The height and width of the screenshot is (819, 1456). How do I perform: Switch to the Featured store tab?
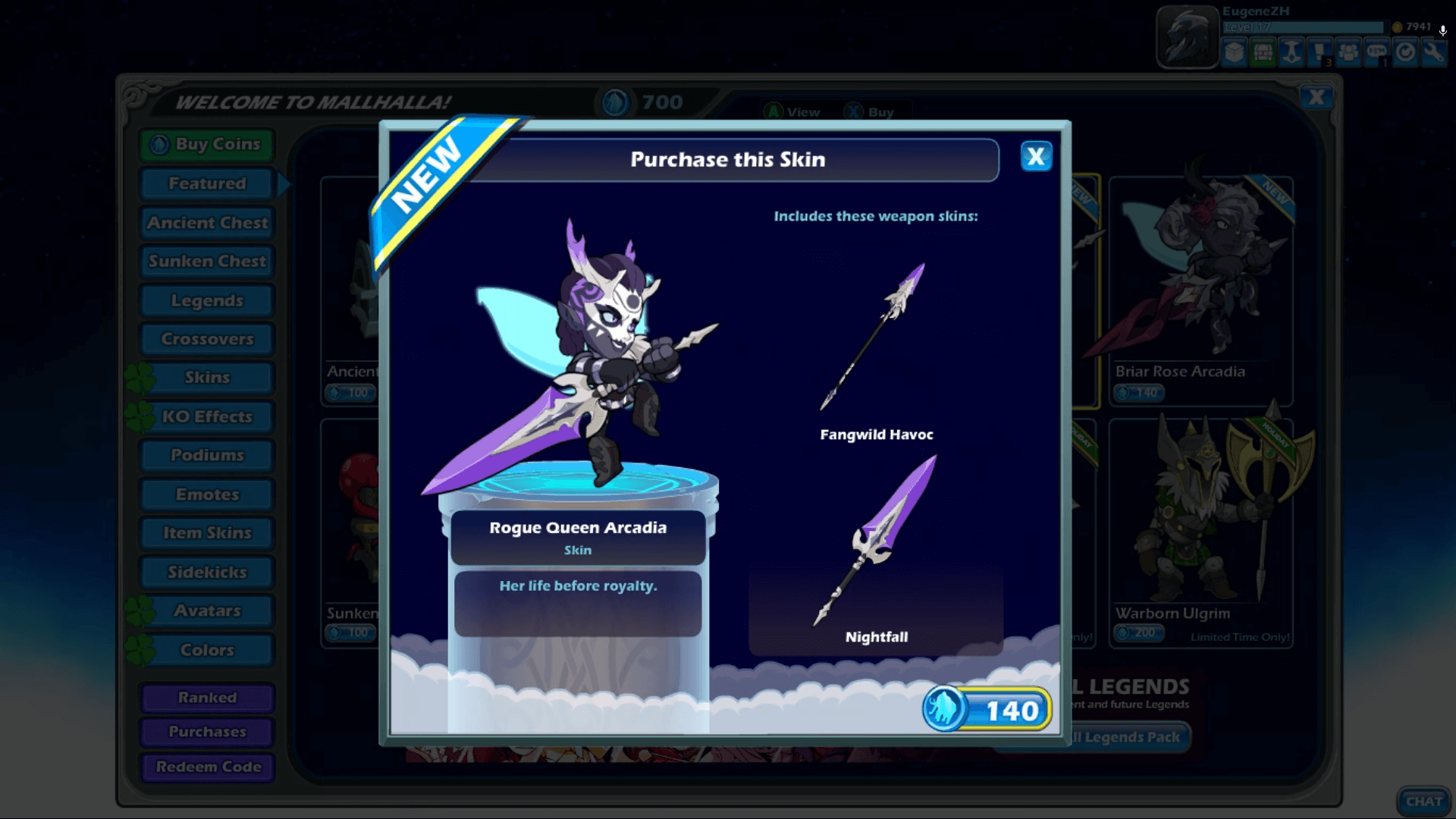(207, 184)
